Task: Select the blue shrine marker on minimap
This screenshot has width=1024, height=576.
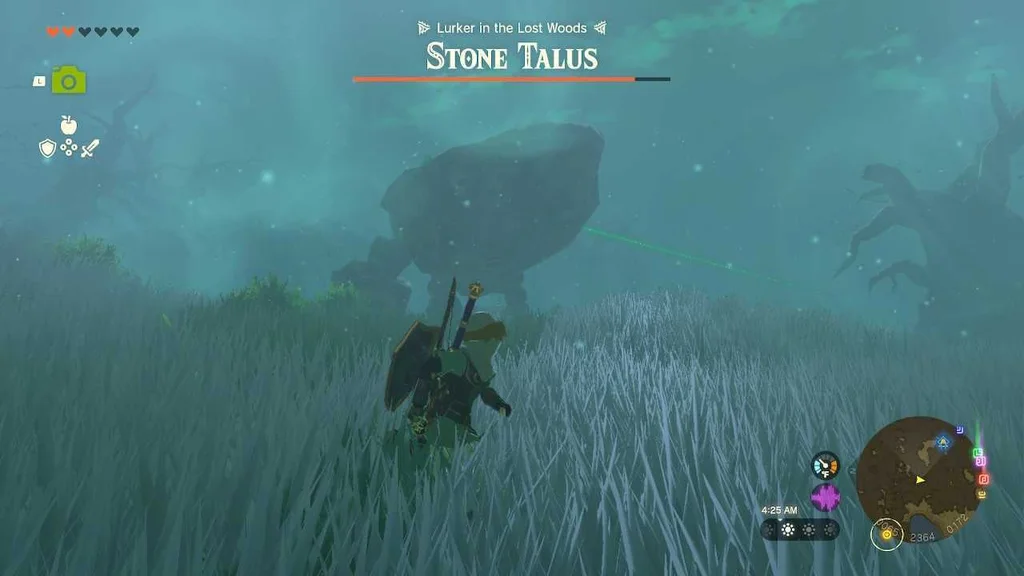Action: pyautogui.click(x=942, y=441)
